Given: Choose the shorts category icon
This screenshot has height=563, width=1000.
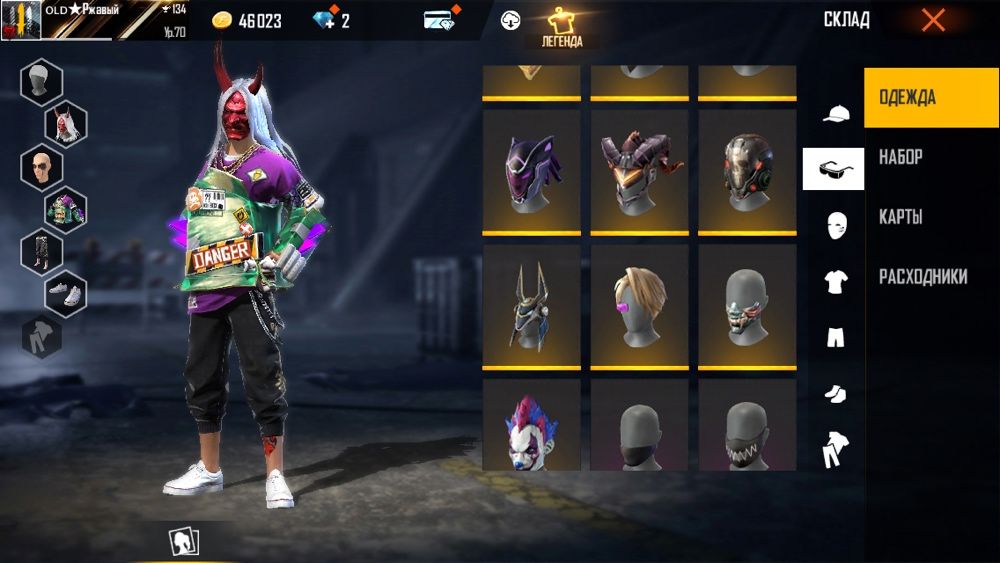Looking at the screenshot, I should pyautogui.click(x=835, y=338).
